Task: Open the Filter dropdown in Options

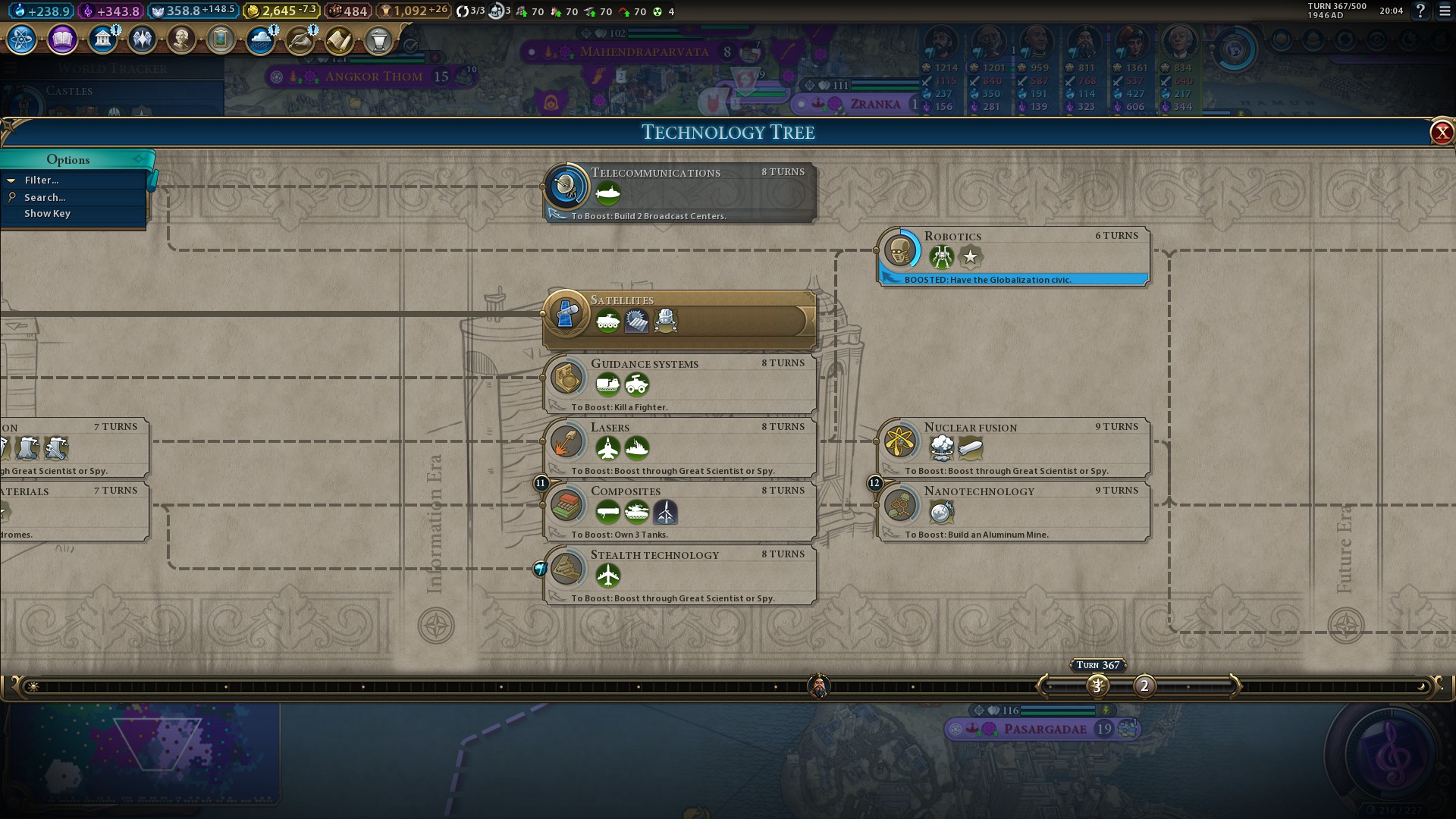Action: pyautogui.click(x=42, y=180)
